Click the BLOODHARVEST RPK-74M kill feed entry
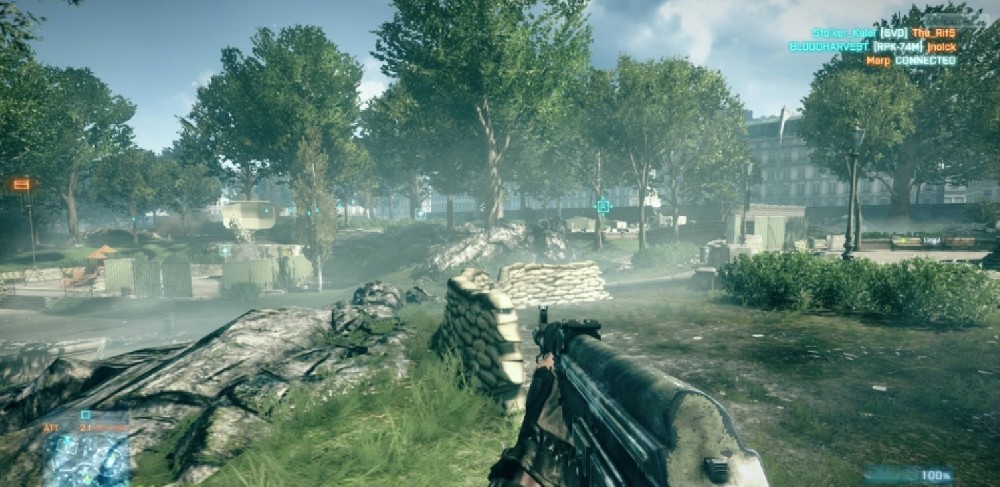Screen dimensions: 1000x487 (872, 47)
